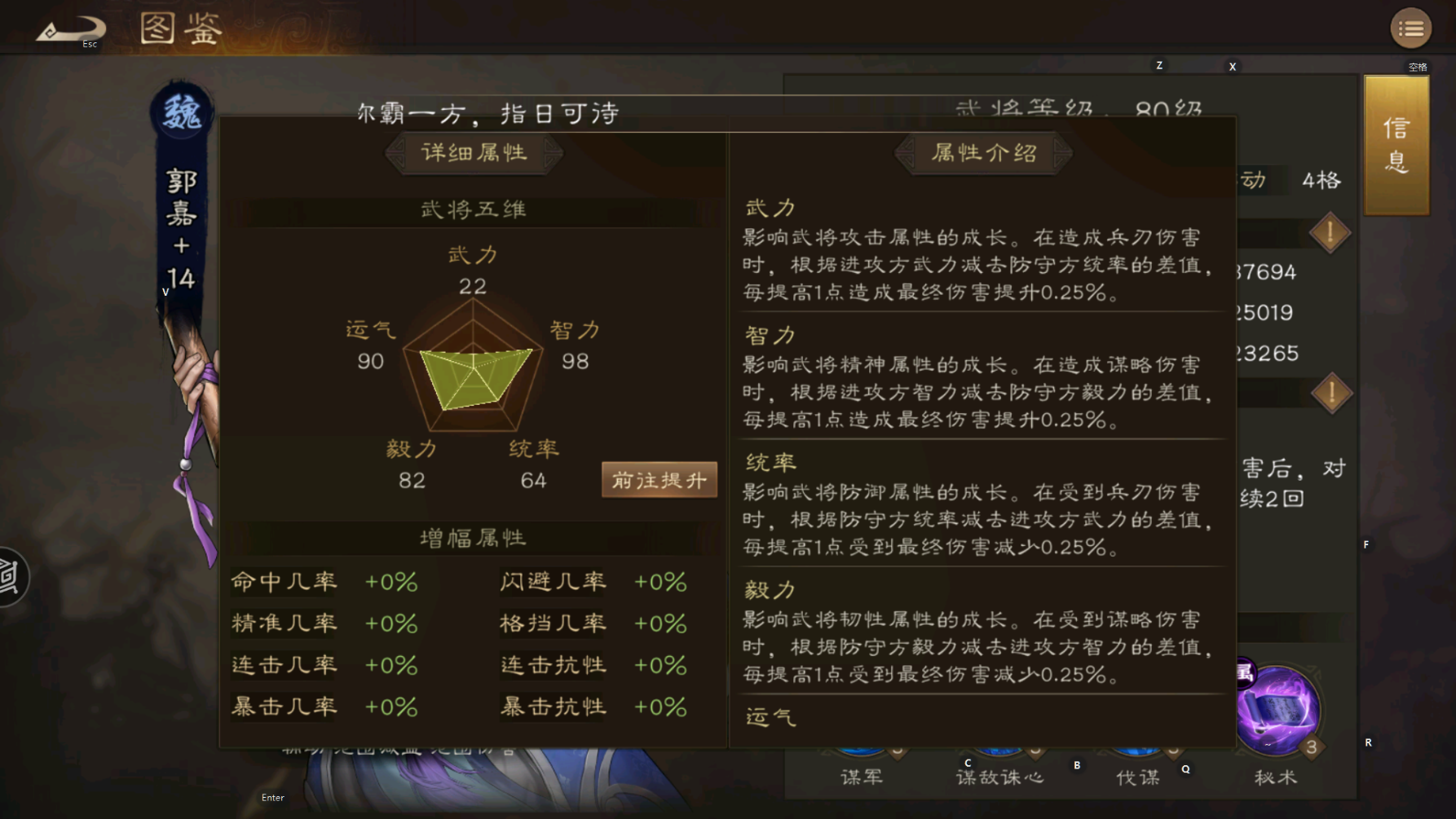
Task: Switch to the 详细属性 tab
Action: point(474,153)
